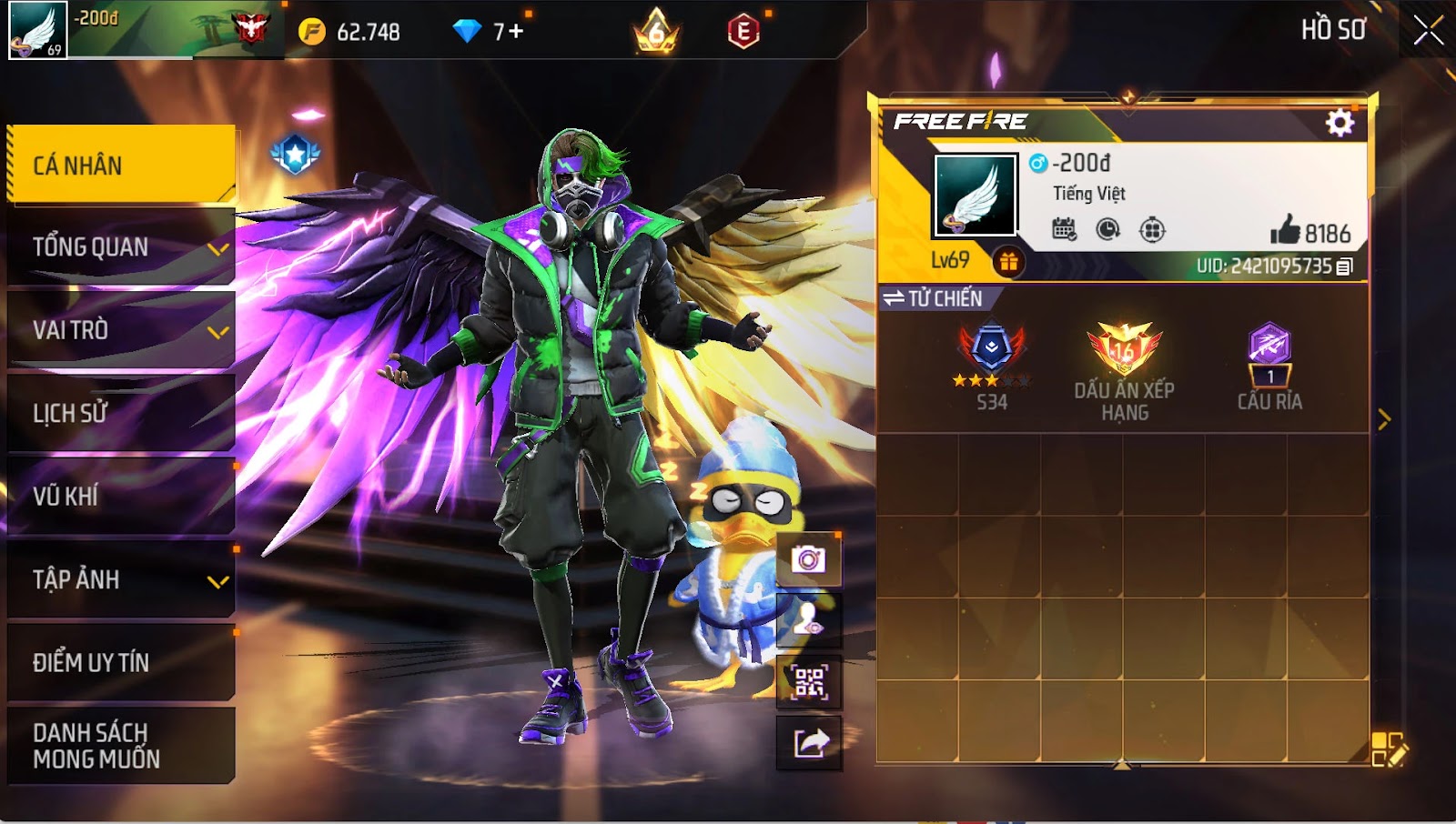1456x824 pixels.
Task: Show the profile QR code
Action: [808, 682]
